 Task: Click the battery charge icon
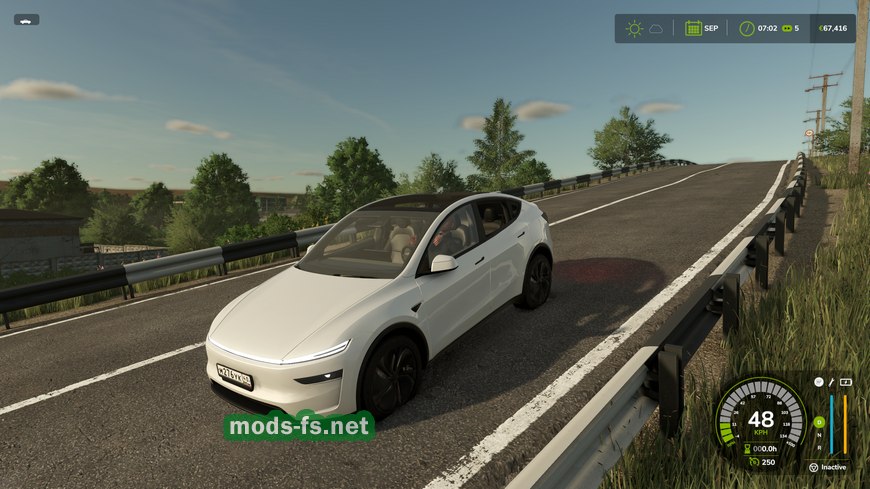(x=845, y=382)
